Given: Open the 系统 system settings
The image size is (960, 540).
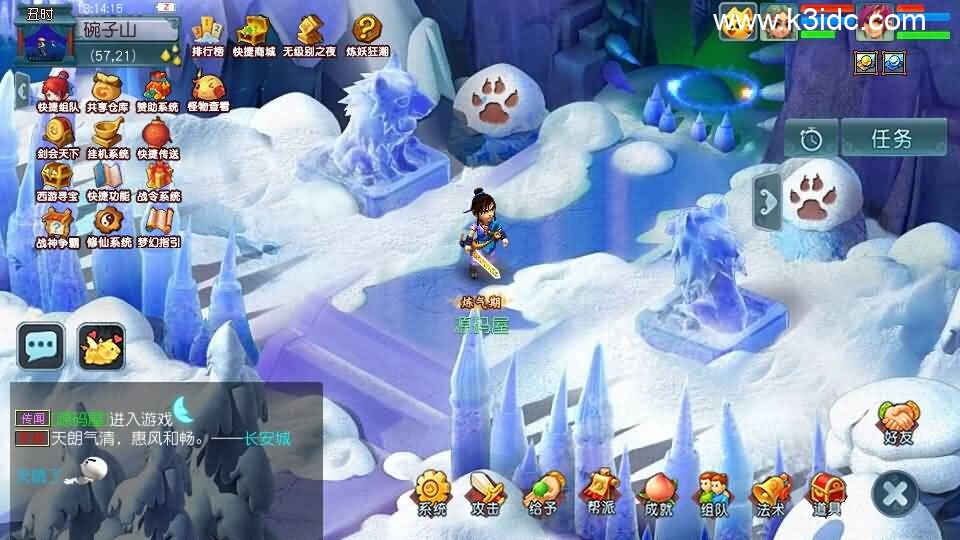Looking at the screenshot, I should [x=433, y=493].
